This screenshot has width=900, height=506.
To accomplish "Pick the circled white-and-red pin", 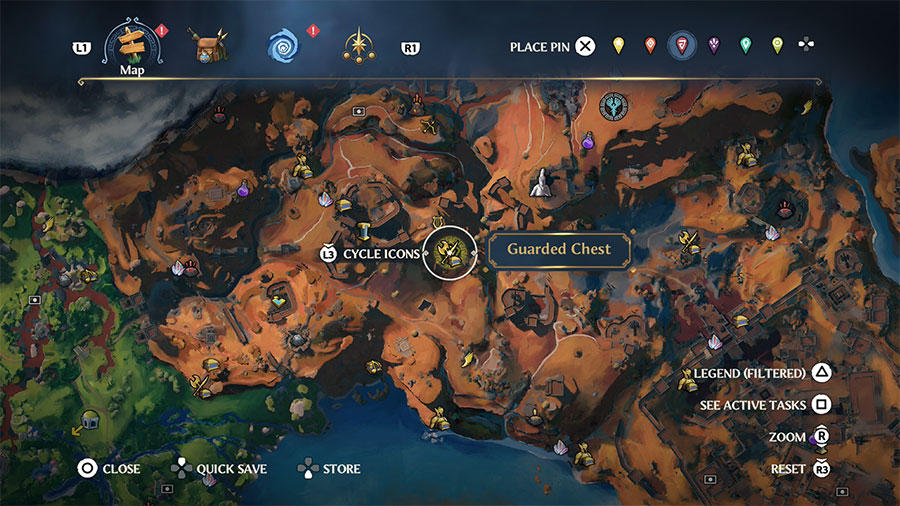I will click(x=682, y=45).
